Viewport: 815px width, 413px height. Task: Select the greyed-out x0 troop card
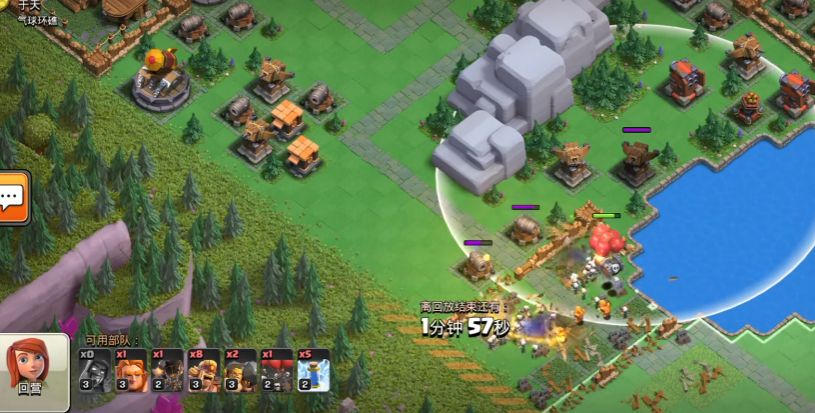click(x=95, y=371)
